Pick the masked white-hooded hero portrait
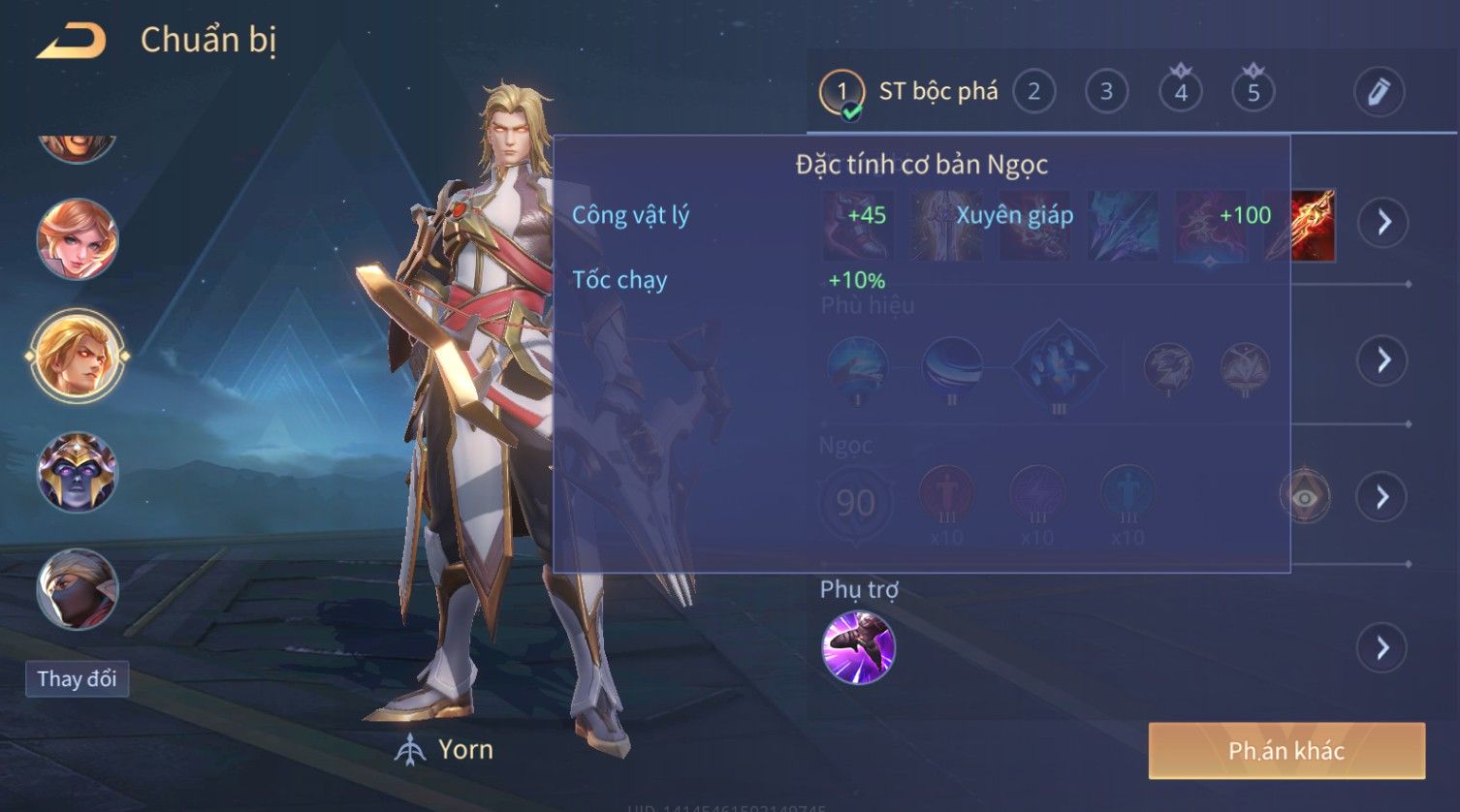 click(x=78, y=588)
